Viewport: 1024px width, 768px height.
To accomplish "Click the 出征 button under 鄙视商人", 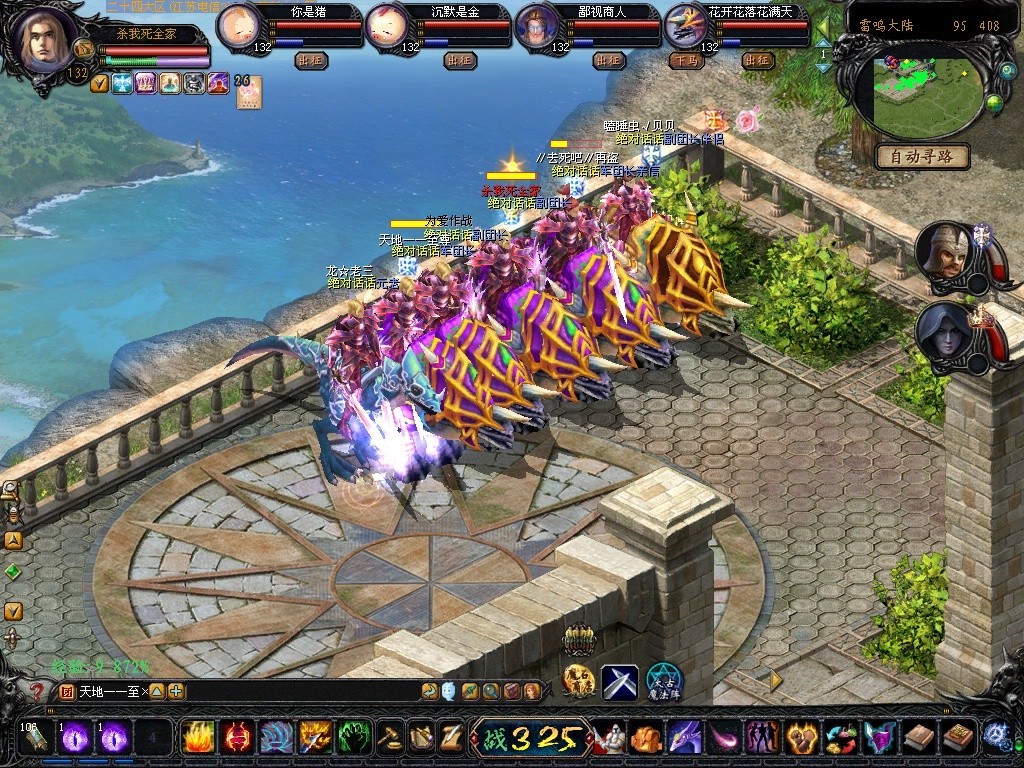I will click(x=609, y=60).
